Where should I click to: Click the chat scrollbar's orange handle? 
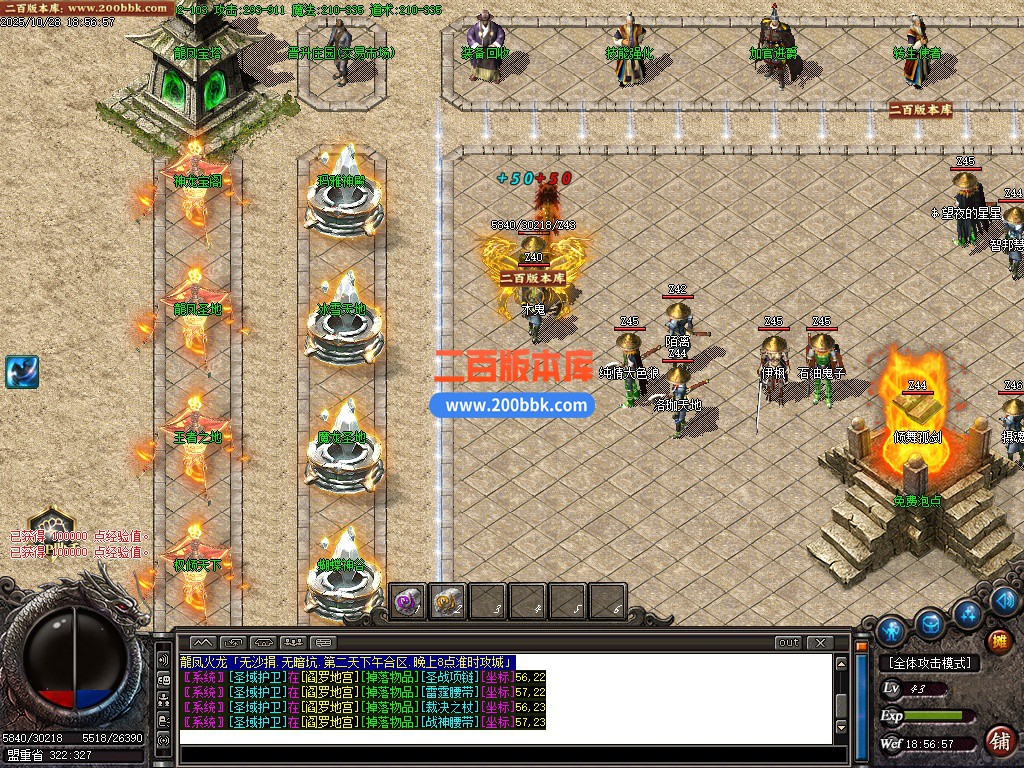[x=861, y=647]
